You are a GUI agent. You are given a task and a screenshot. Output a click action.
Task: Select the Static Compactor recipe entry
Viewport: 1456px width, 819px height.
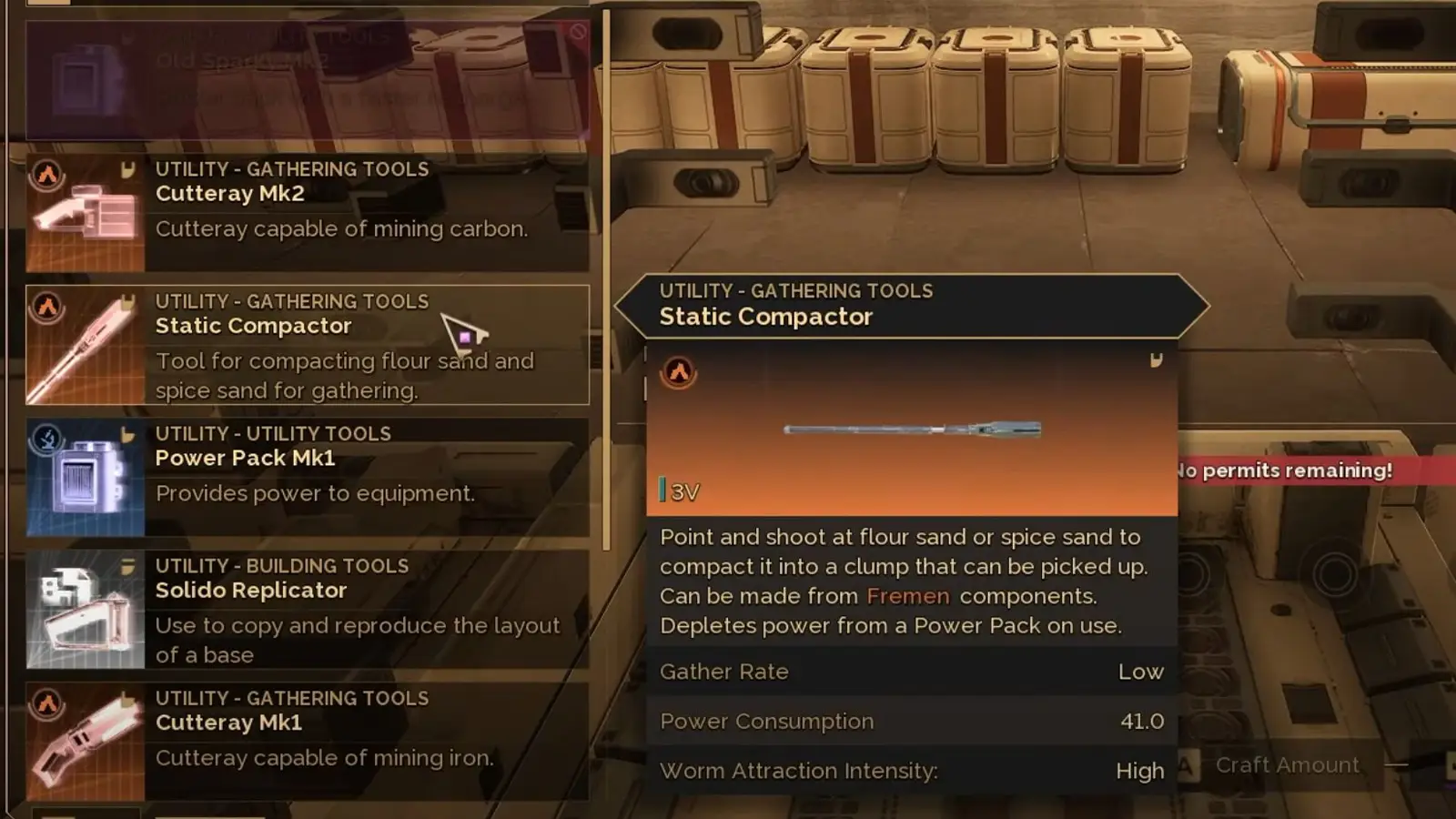pyautogui.click(x=309, y=344)
